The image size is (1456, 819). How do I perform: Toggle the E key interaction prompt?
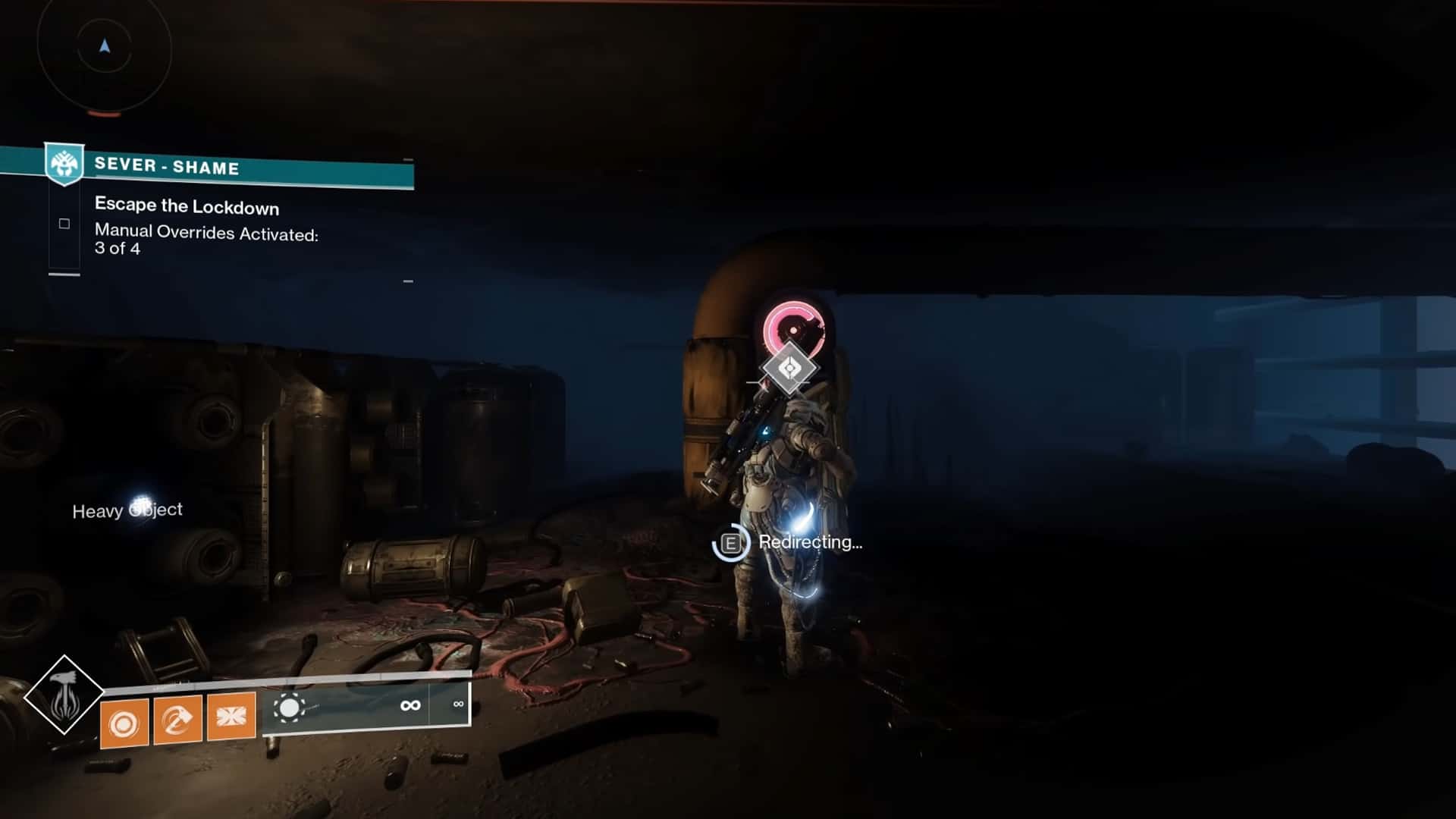(730, 543)
